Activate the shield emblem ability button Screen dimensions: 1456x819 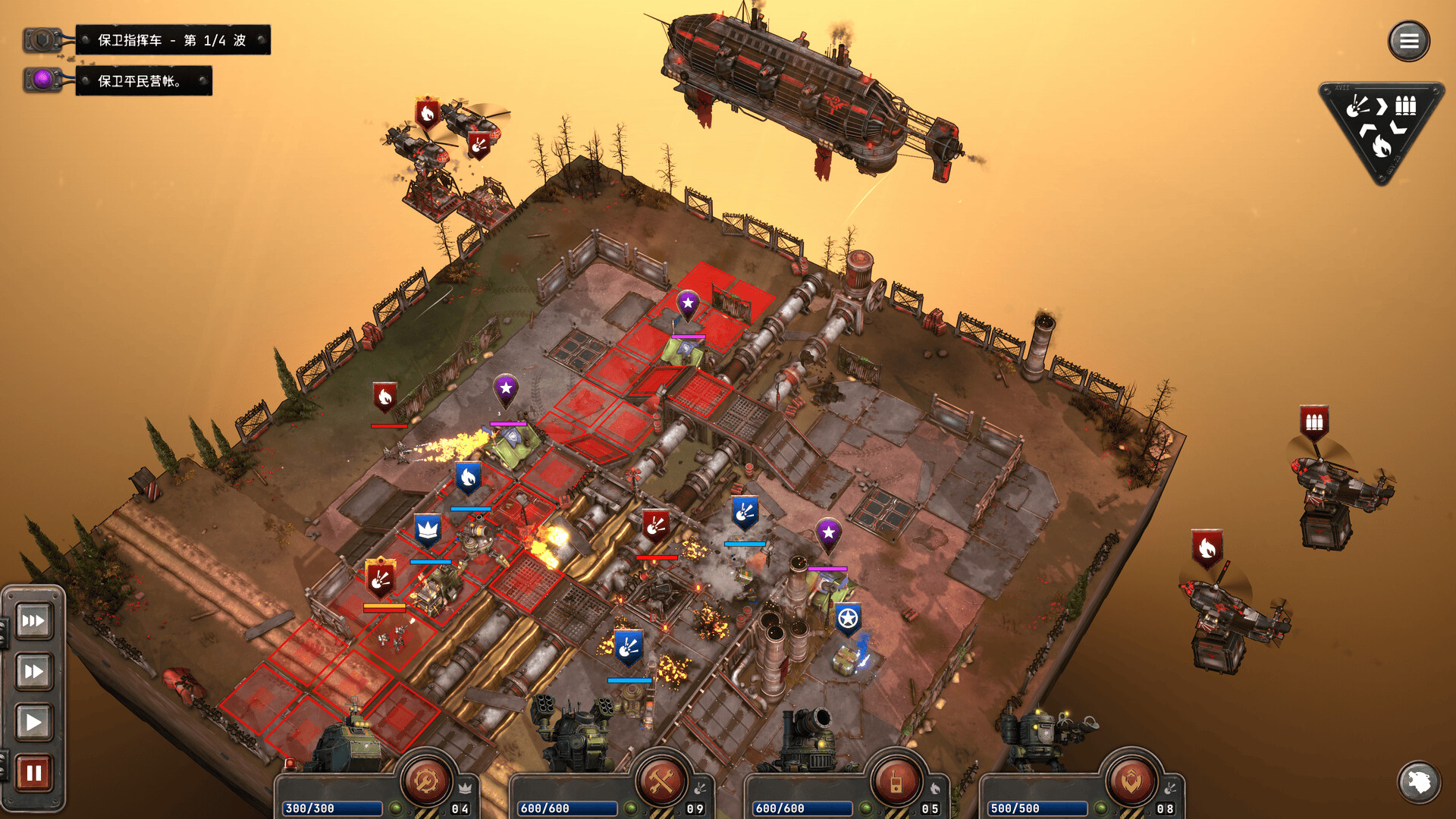[1131, 780]
